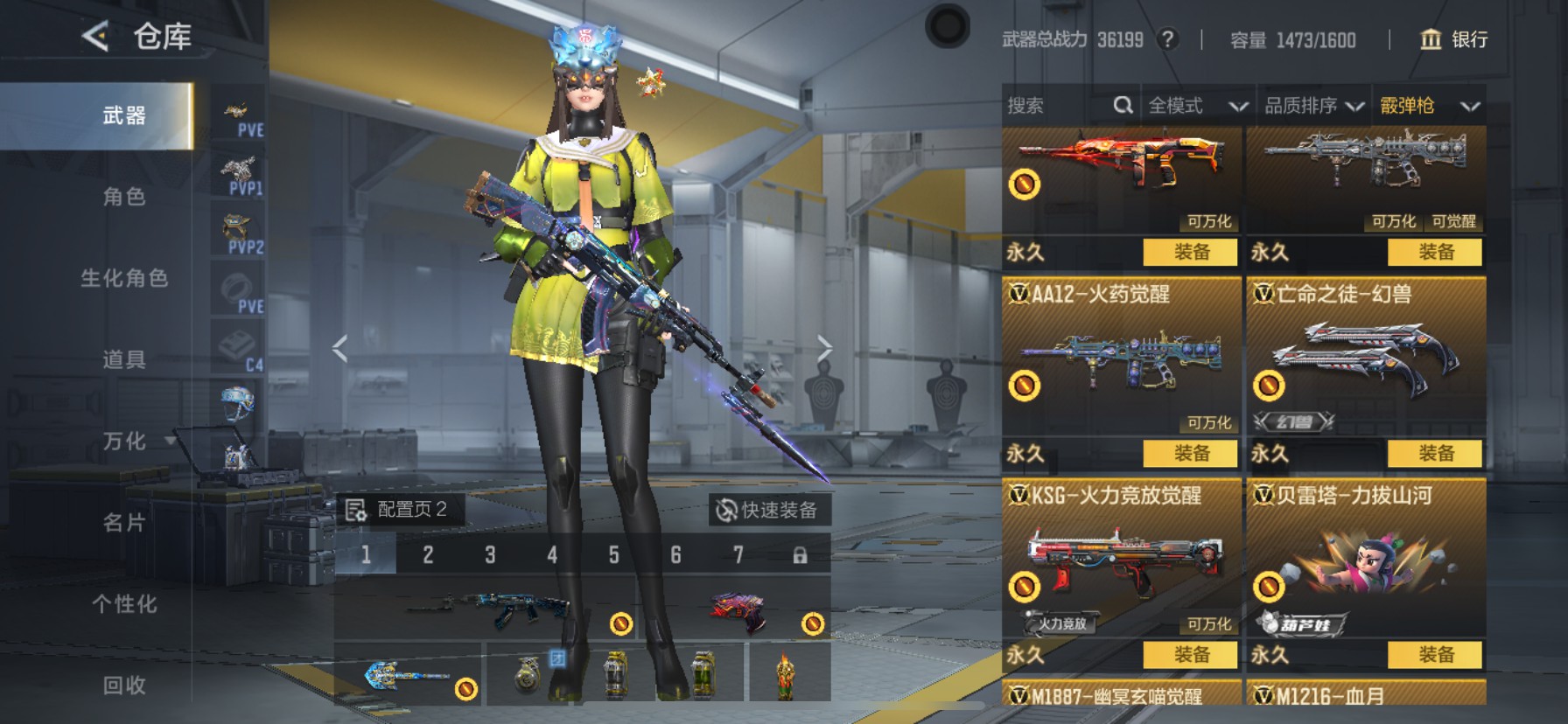Select the 道具 tab
1568x724 pixels.
pyautogui.click(x=123, y=359)
